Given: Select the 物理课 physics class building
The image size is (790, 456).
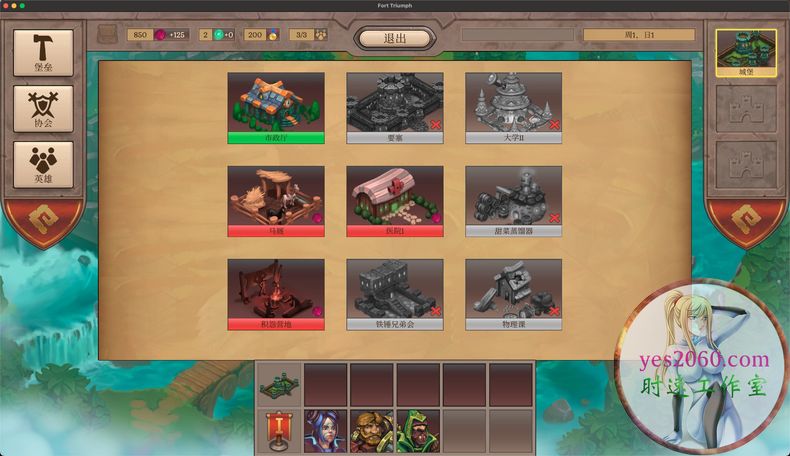Looking at the screenshot, I should (x=513, y=294).
